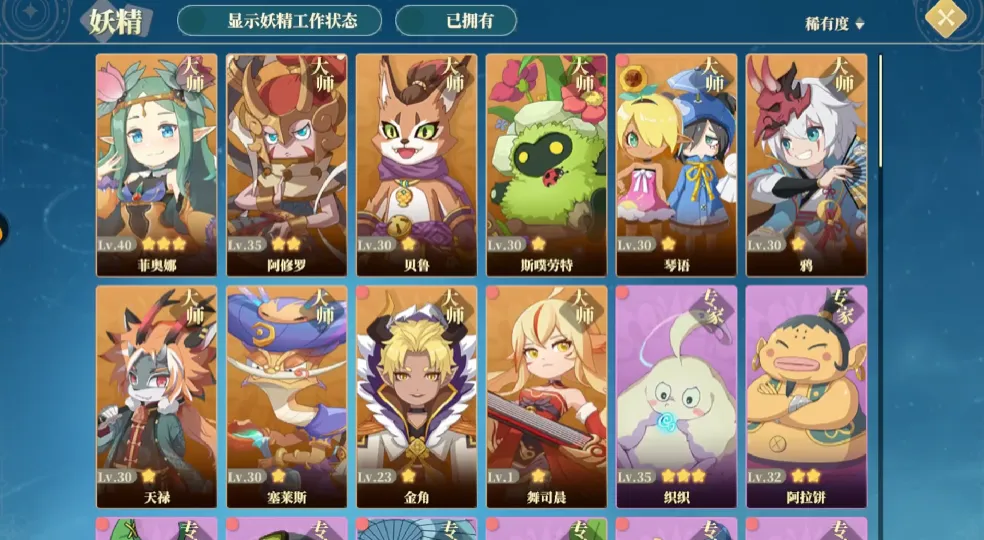Select the 菲奥娜 character card
This screenshot has width=984, height=540.
[156, 165]
